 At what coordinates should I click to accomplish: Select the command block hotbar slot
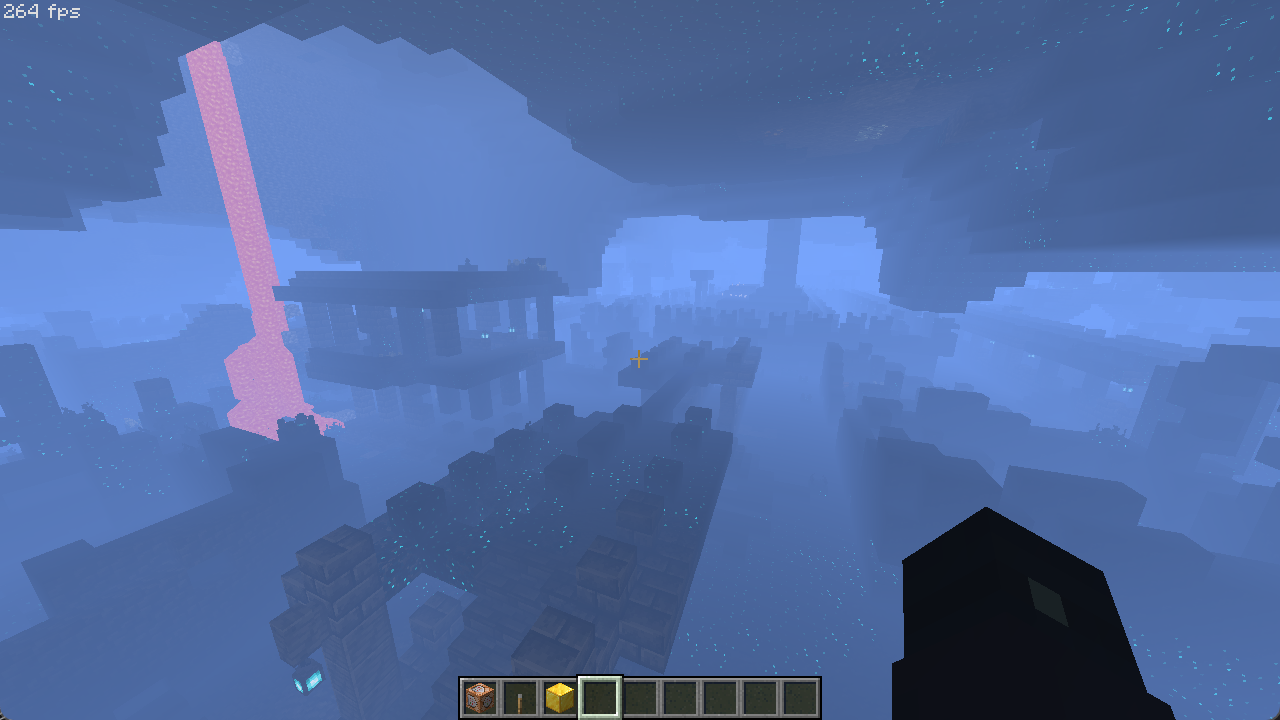click(480, 697)
